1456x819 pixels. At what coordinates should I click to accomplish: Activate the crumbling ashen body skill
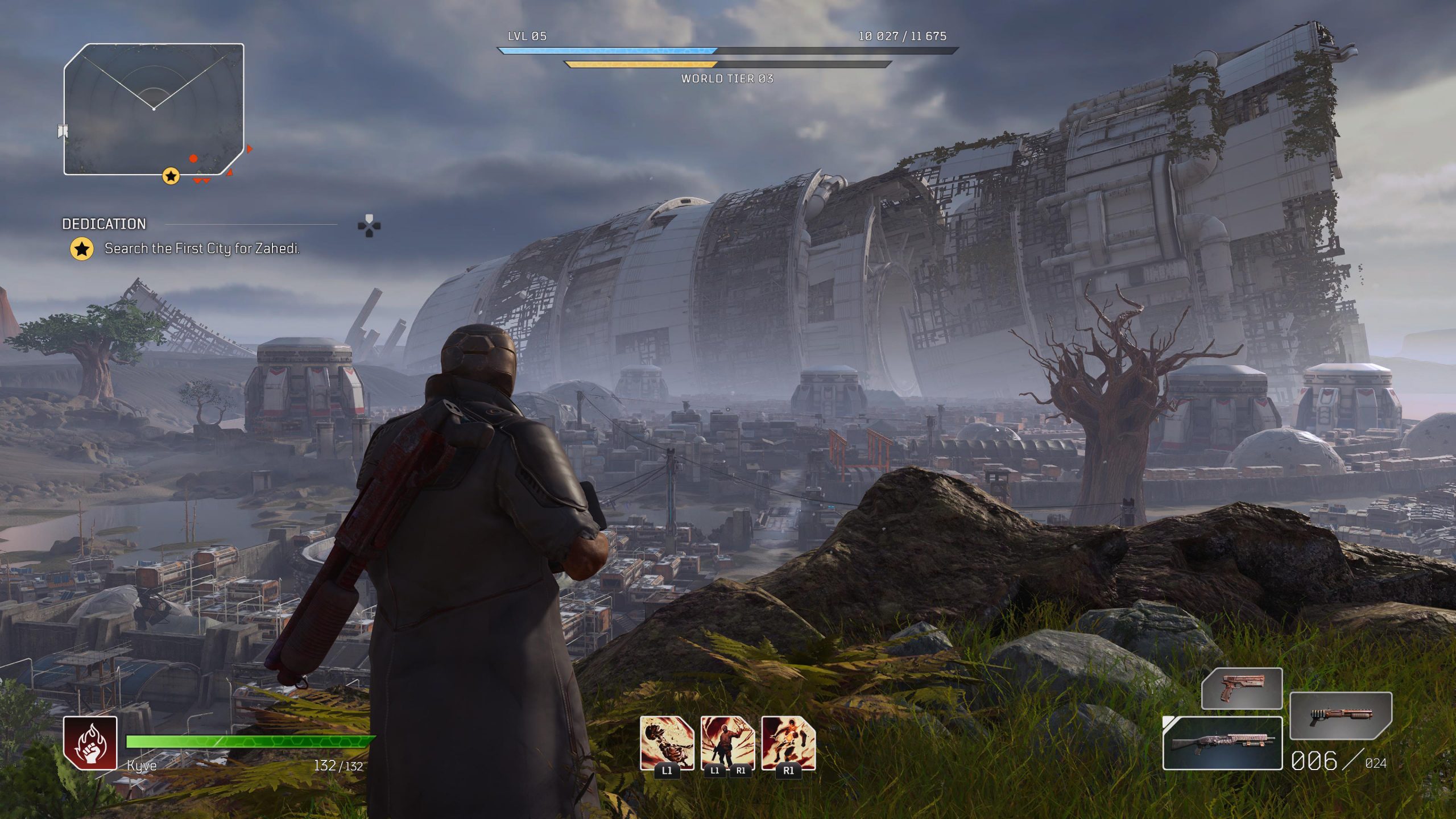pyautogui.click(x=667, y=742)
